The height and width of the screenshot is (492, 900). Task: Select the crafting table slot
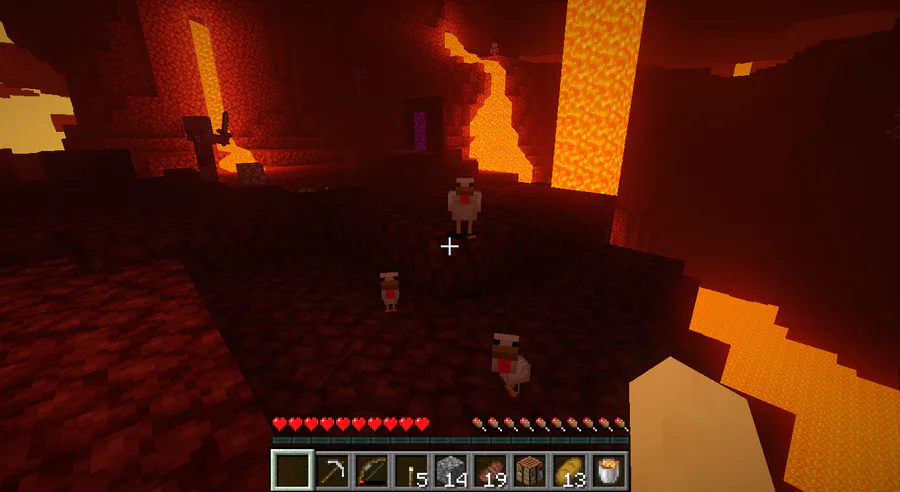(529, 469)
